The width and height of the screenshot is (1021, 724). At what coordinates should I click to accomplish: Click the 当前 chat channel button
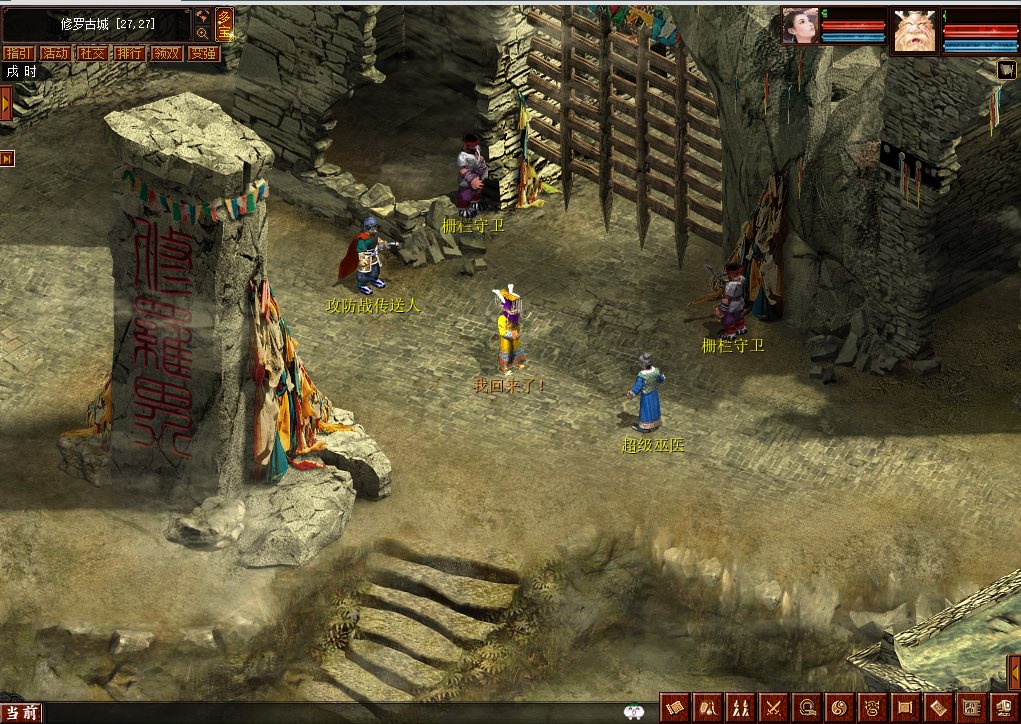(x=20, y=712)
